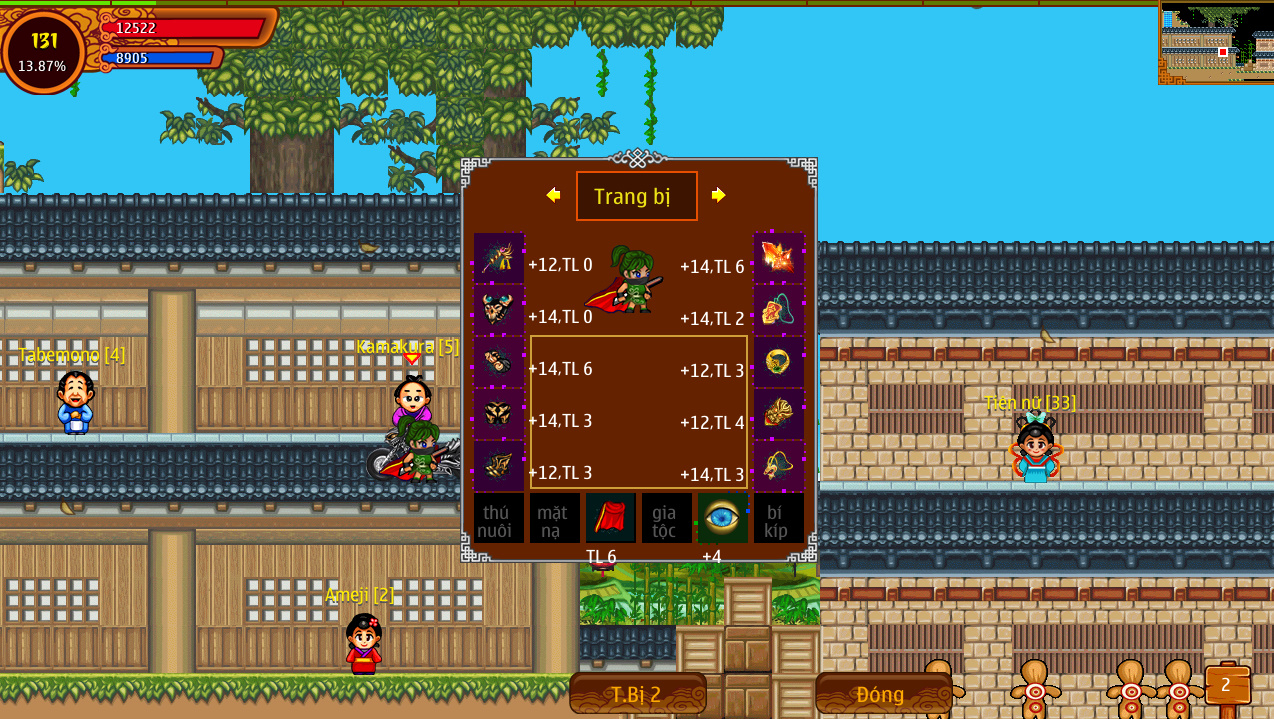Switch to the T.Bị 2 equipment set
This screenshot has height=719, width=1274.
637,694
